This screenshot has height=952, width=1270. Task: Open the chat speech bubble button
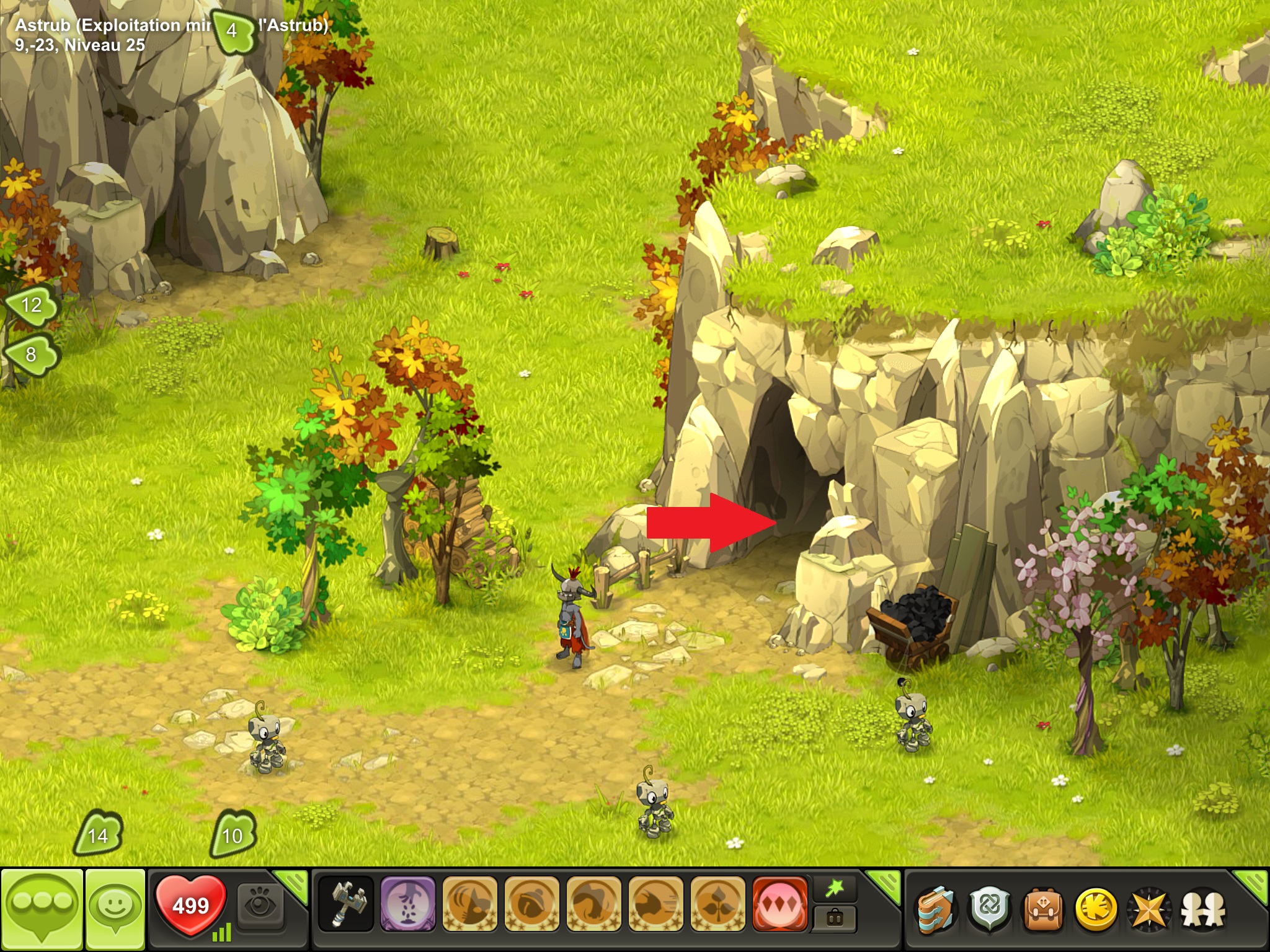(42, 909)
